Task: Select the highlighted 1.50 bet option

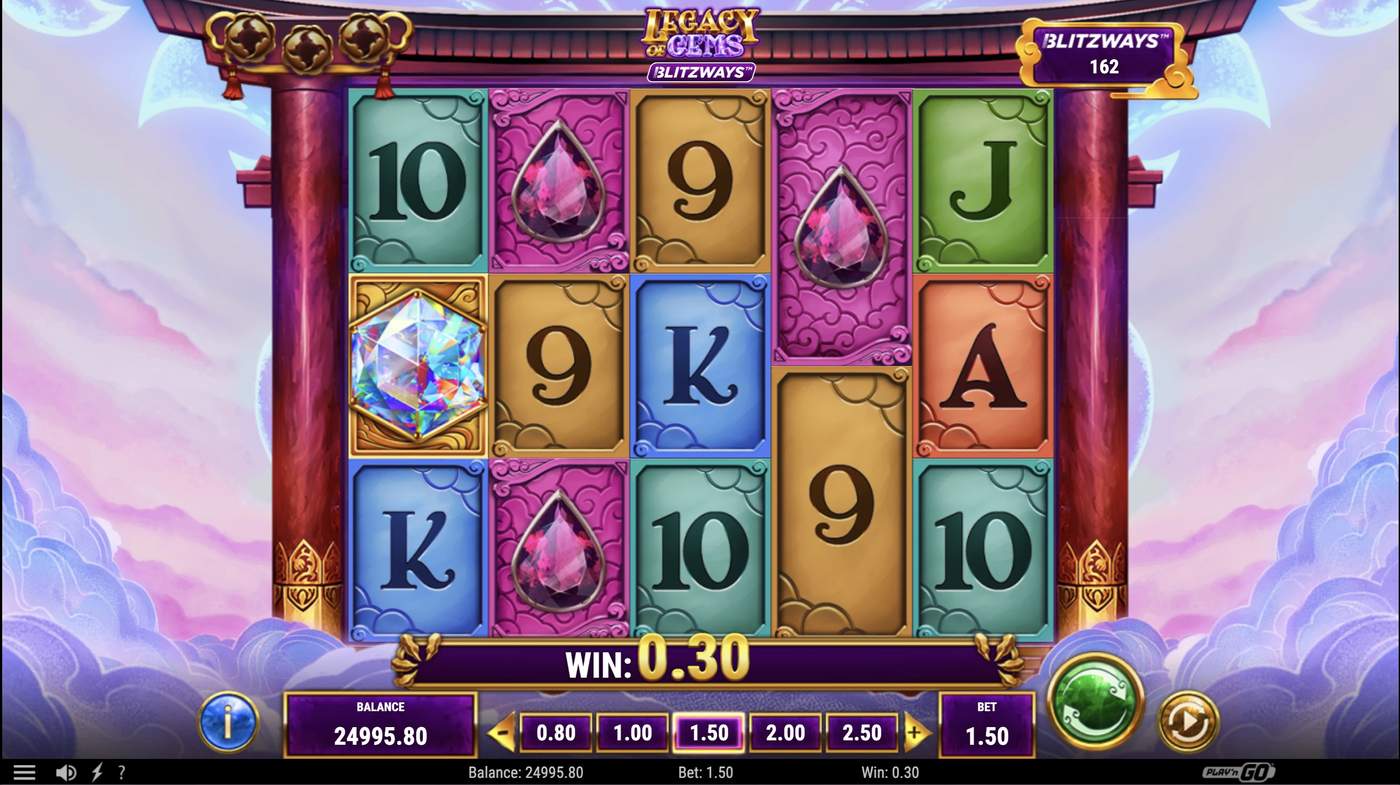Action: point(709,732)
